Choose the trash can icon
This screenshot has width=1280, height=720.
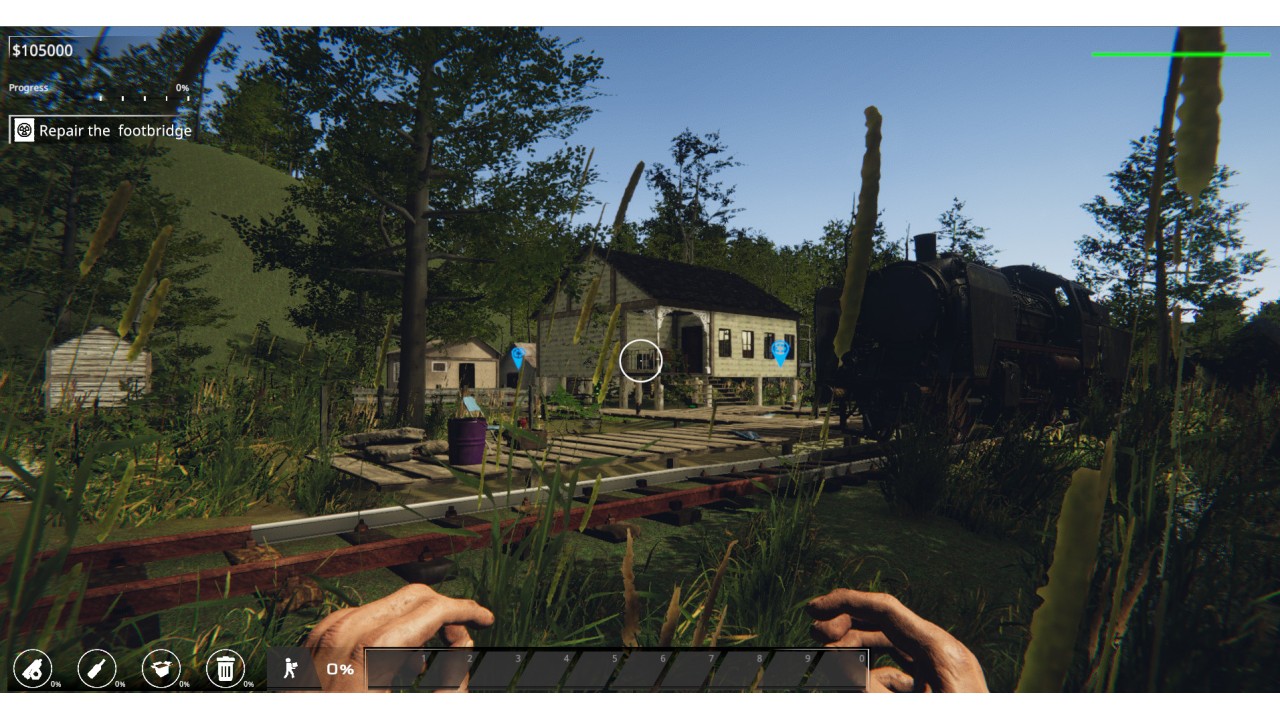click(x=225, y=668)
